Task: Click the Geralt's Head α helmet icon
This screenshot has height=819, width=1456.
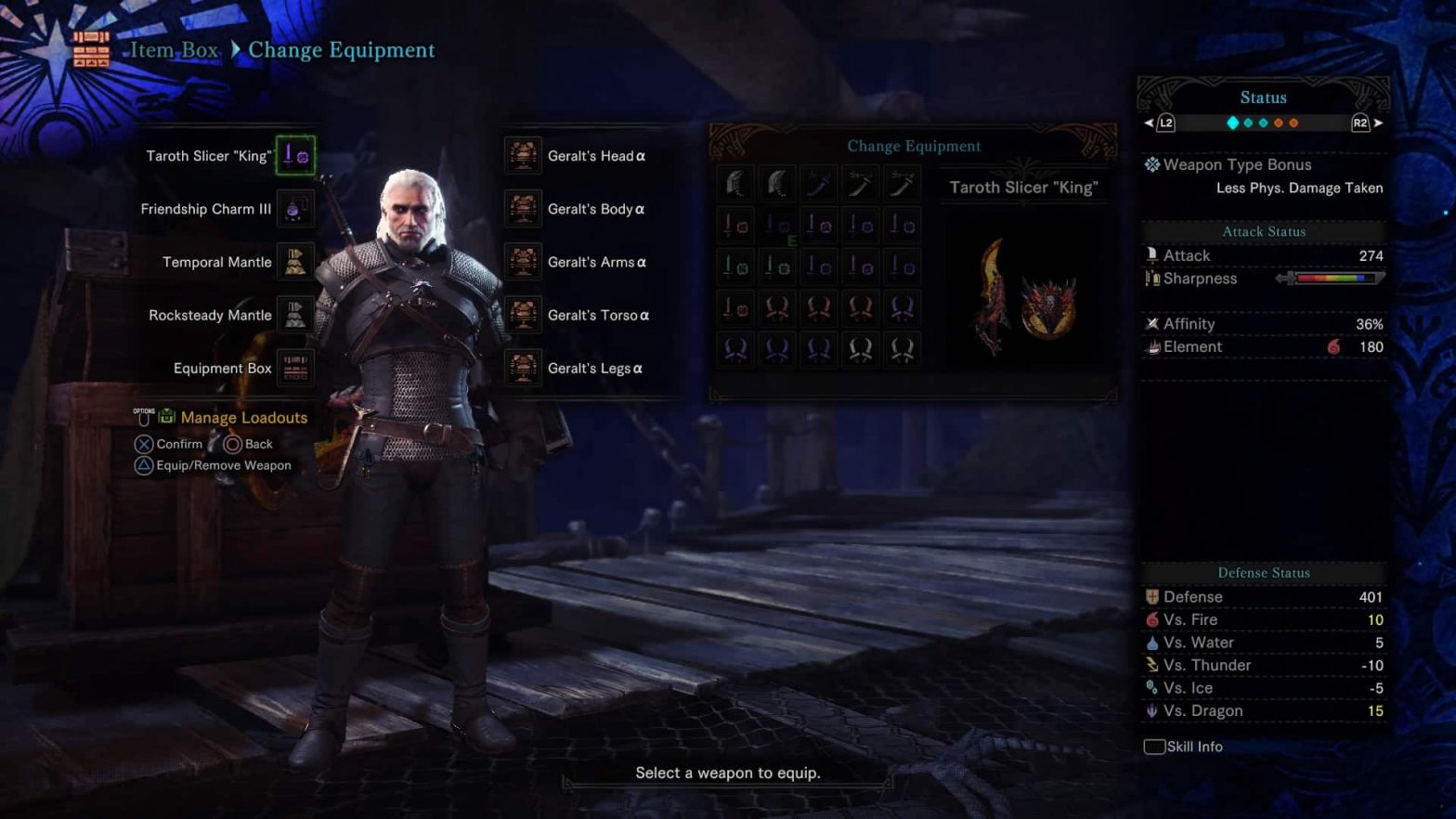Action: [x=522, y=155]
